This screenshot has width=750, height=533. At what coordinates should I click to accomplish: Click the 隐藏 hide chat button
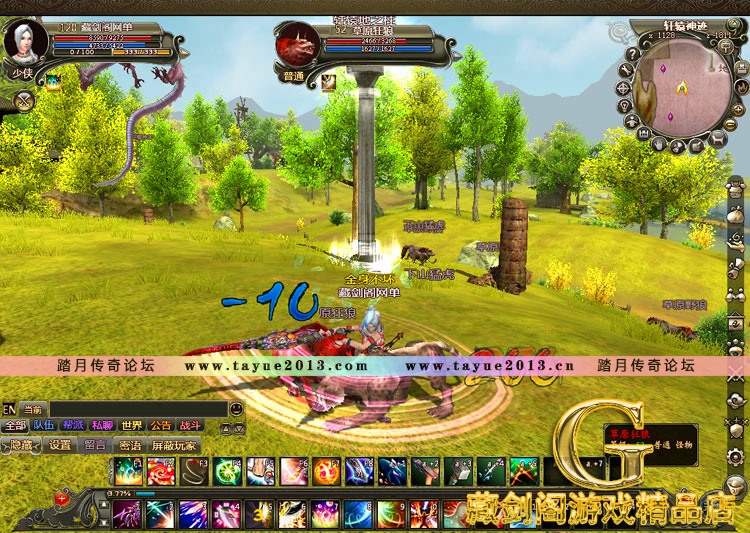(21, 445)
